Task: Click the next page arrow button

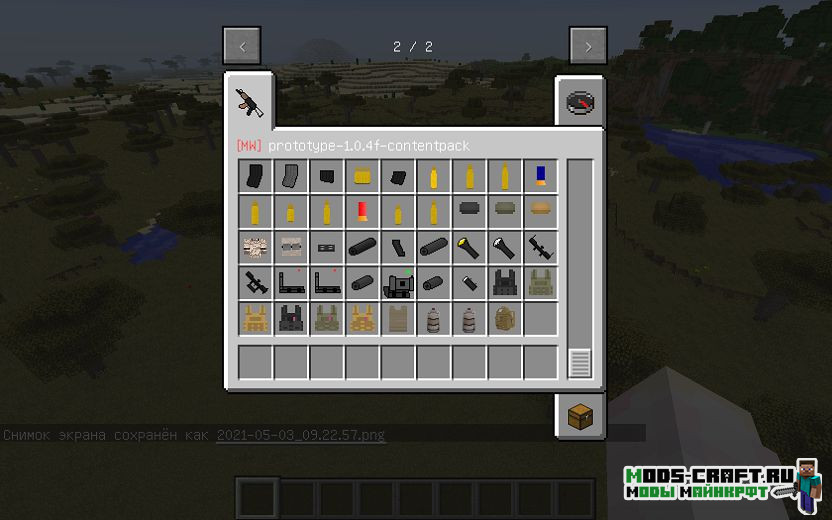Action: pyautogui.click(x=588, y=46)
